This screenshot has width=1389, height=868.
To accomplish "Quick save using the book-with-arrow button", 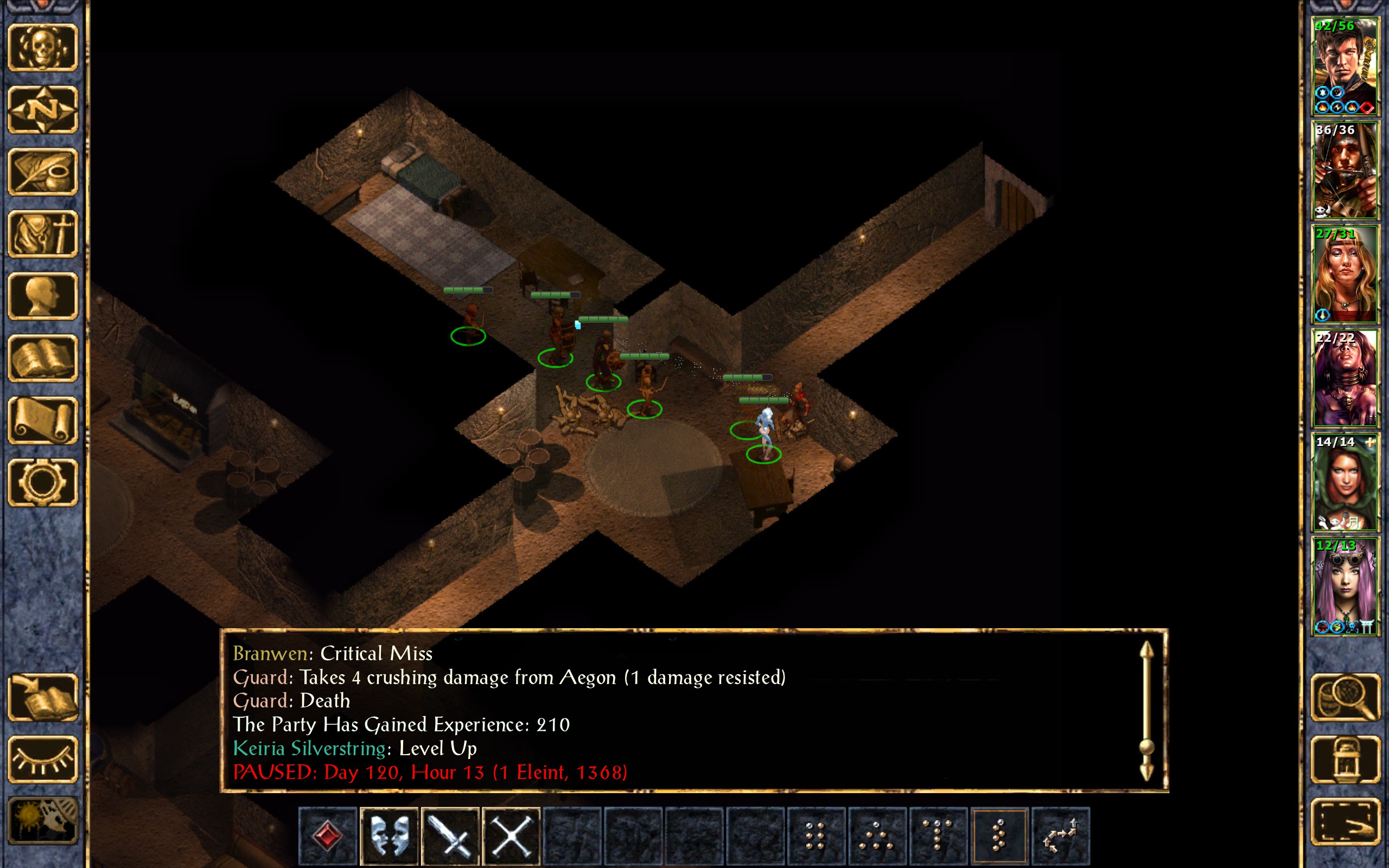I will click(x=43, y=697).
